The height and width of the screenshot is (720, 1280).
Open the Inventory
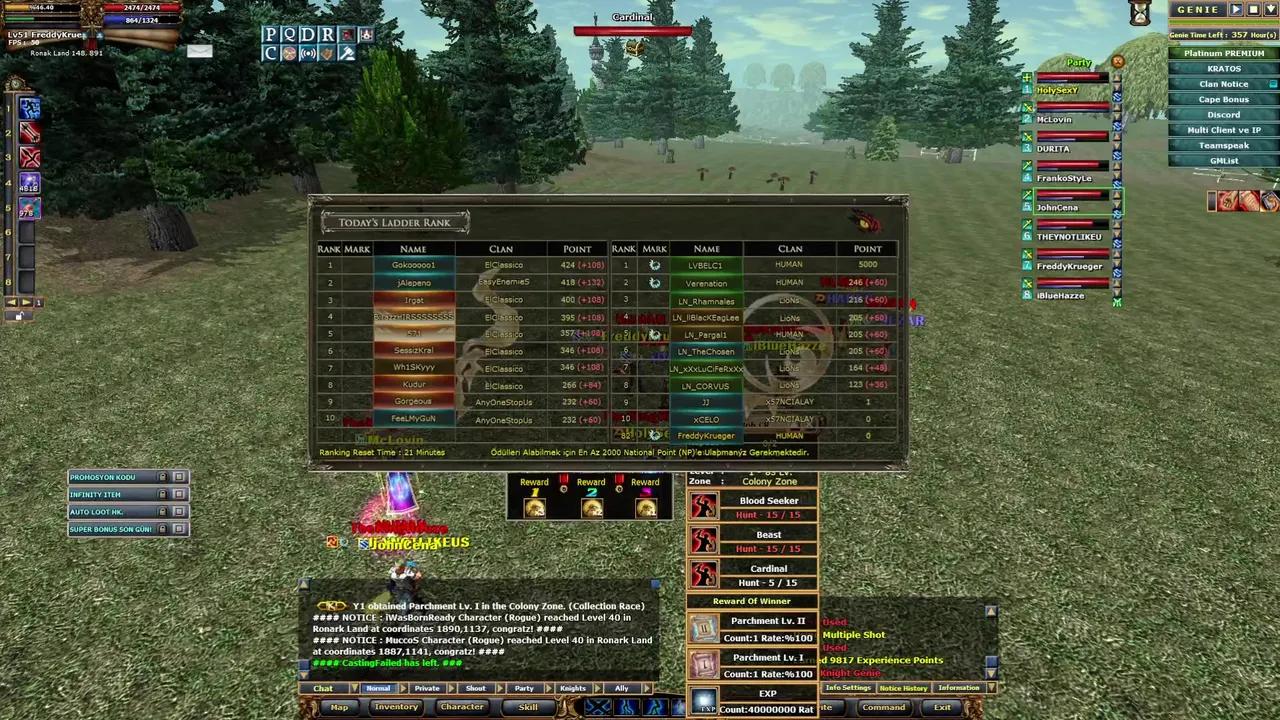pos(396,707)
